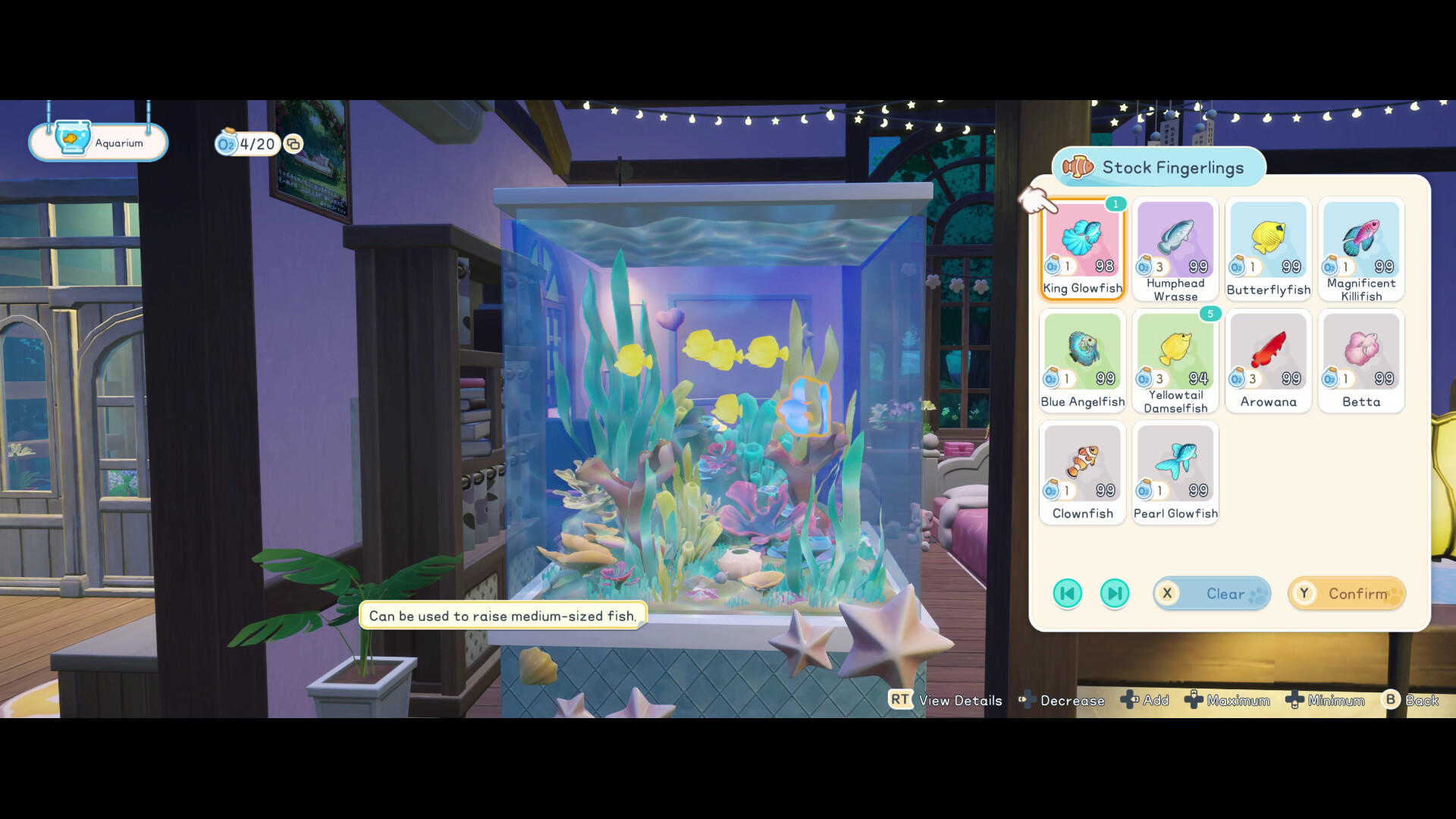
Task: Pick the Magnificent Killifish fingerling
Action: click(1360, 243)
